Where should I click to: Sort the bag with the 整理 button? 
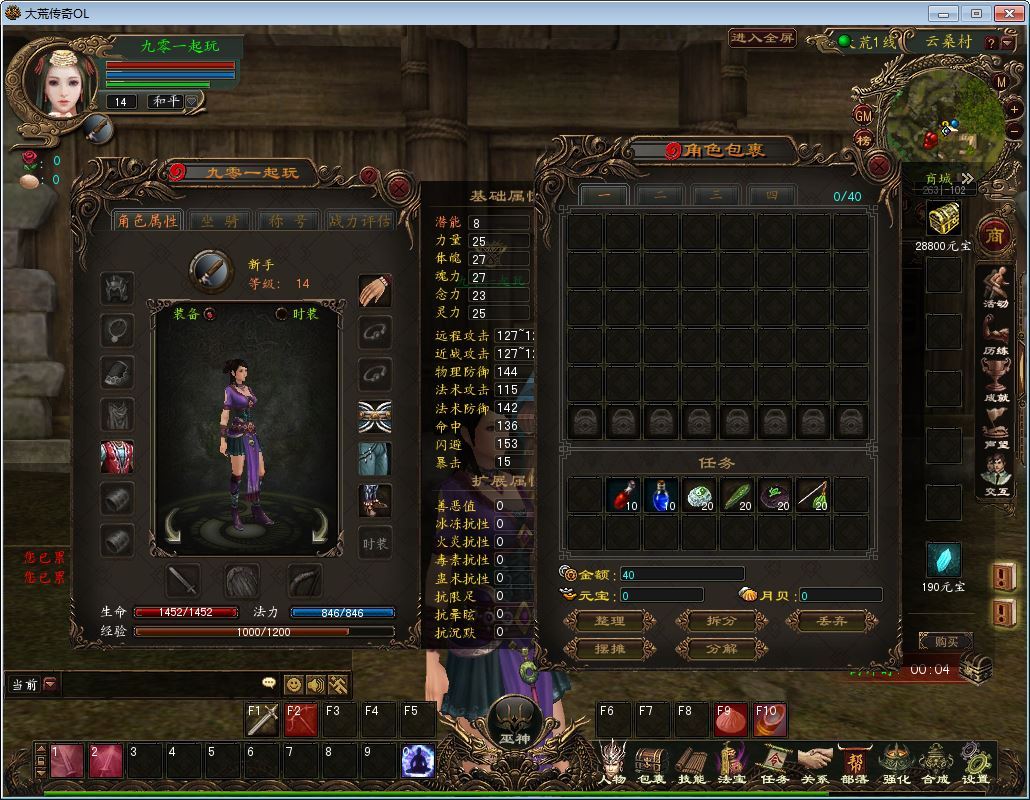click(609, 621)
